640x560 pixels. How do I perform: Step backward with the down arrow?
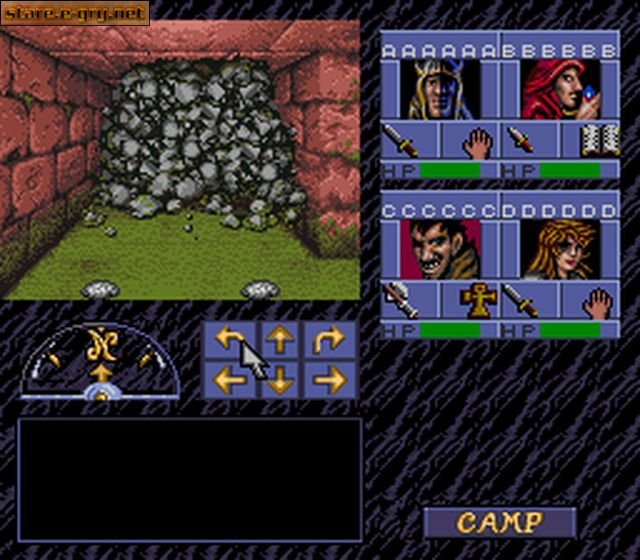coord(280,379)
